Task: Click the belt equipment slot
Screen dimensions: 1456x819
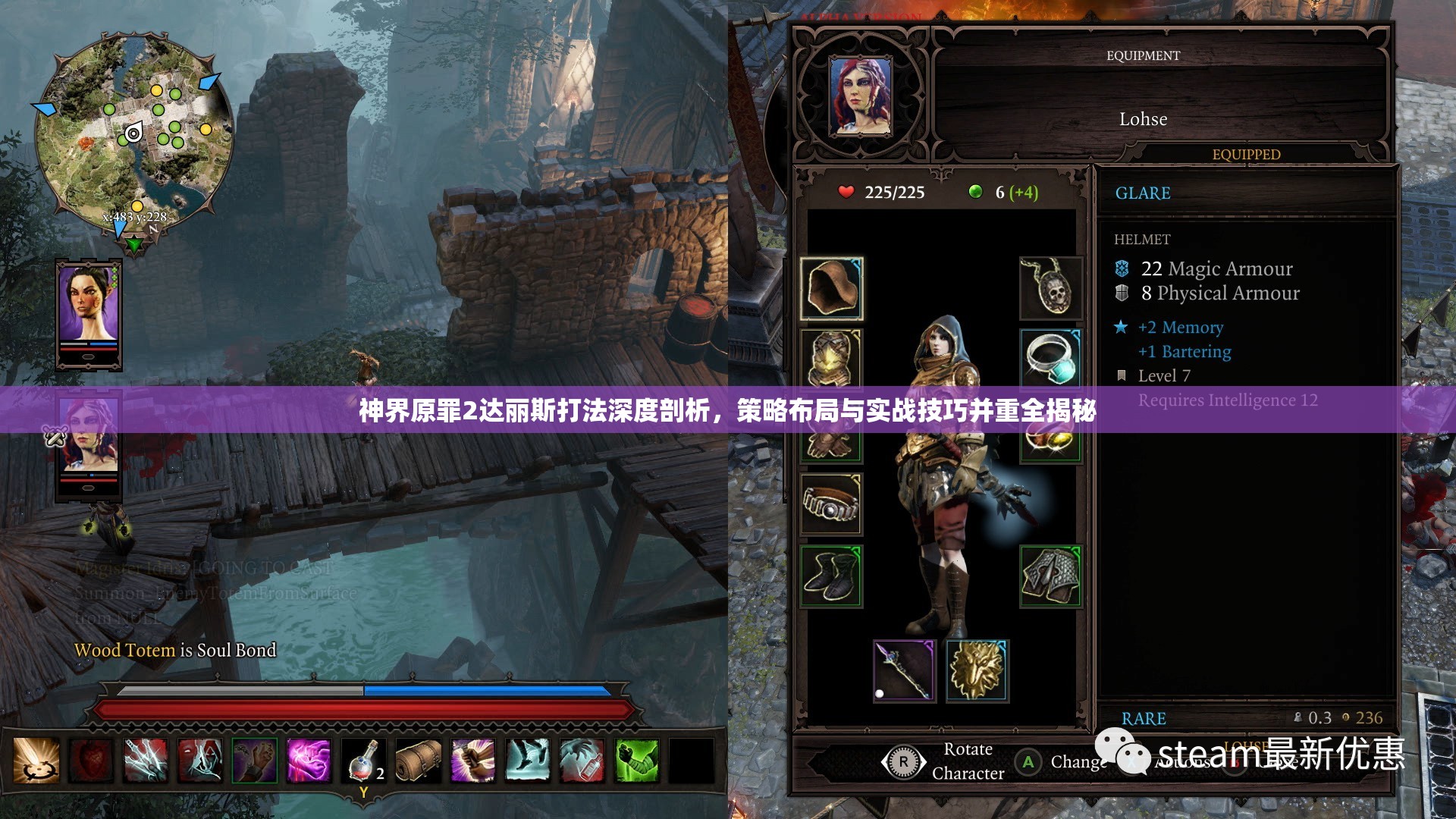Action: click(x=830, y=503)
